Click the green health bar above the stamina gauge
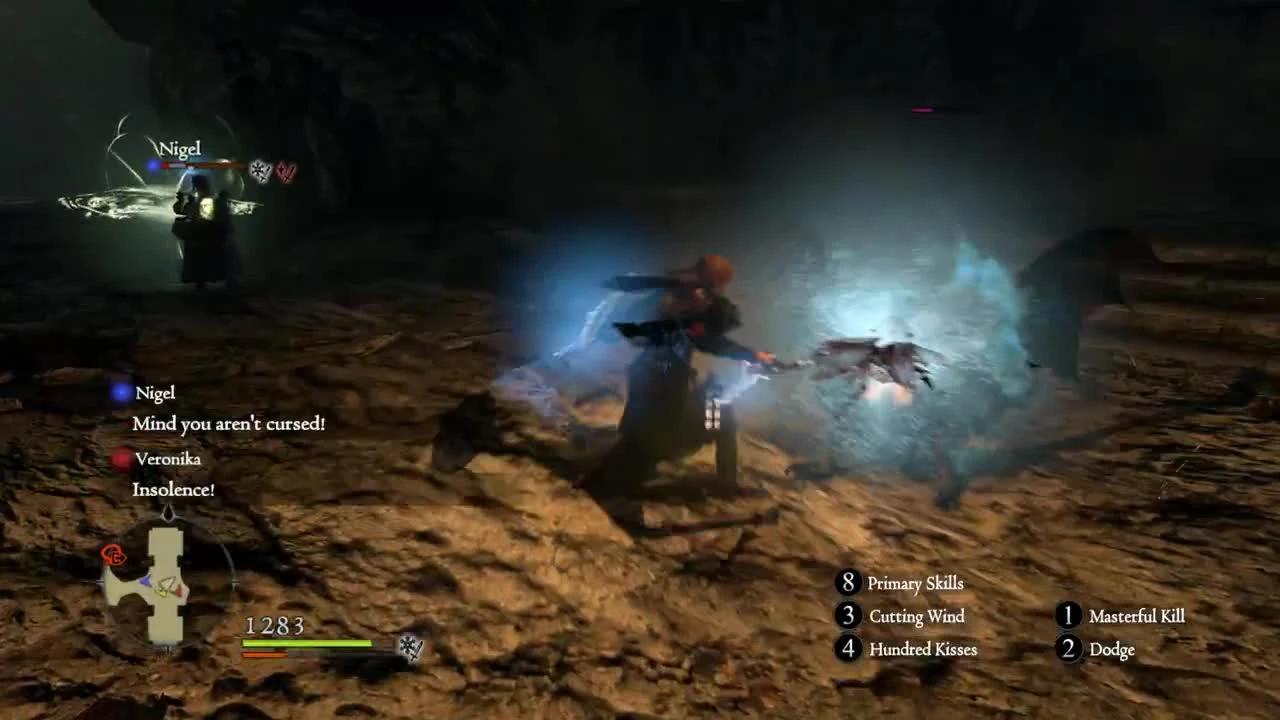 click(x=305, y=644)
